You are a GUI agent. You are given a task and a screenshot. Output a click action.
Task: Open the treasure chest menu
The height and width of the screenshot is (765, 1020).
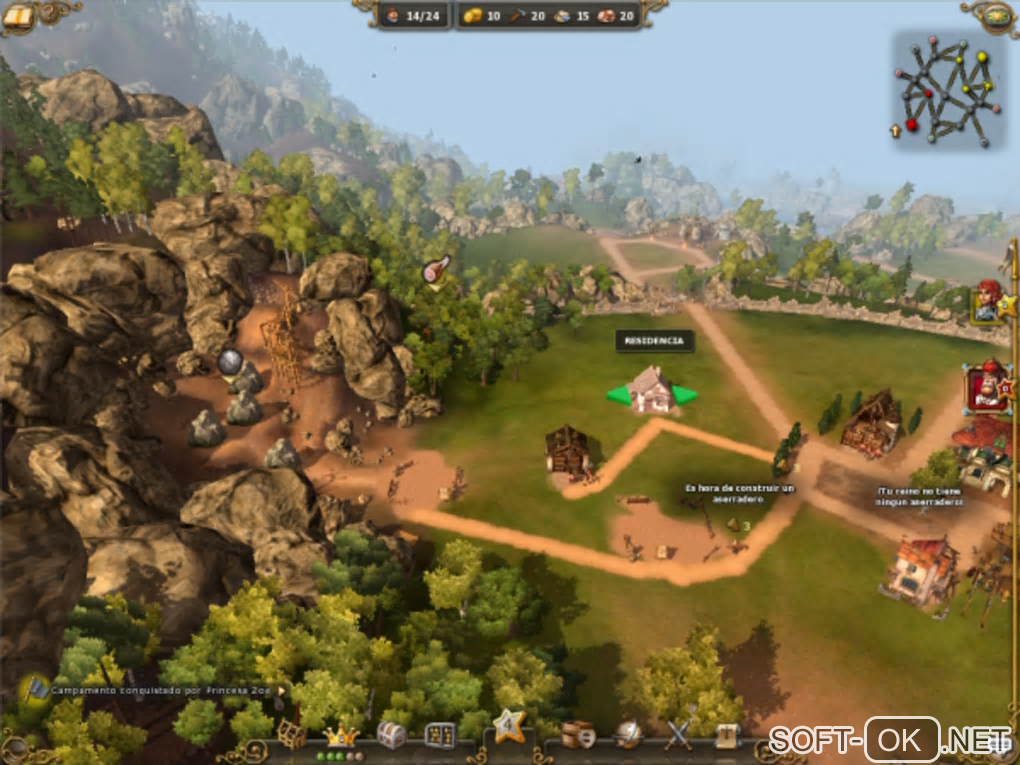coord(391,735)
